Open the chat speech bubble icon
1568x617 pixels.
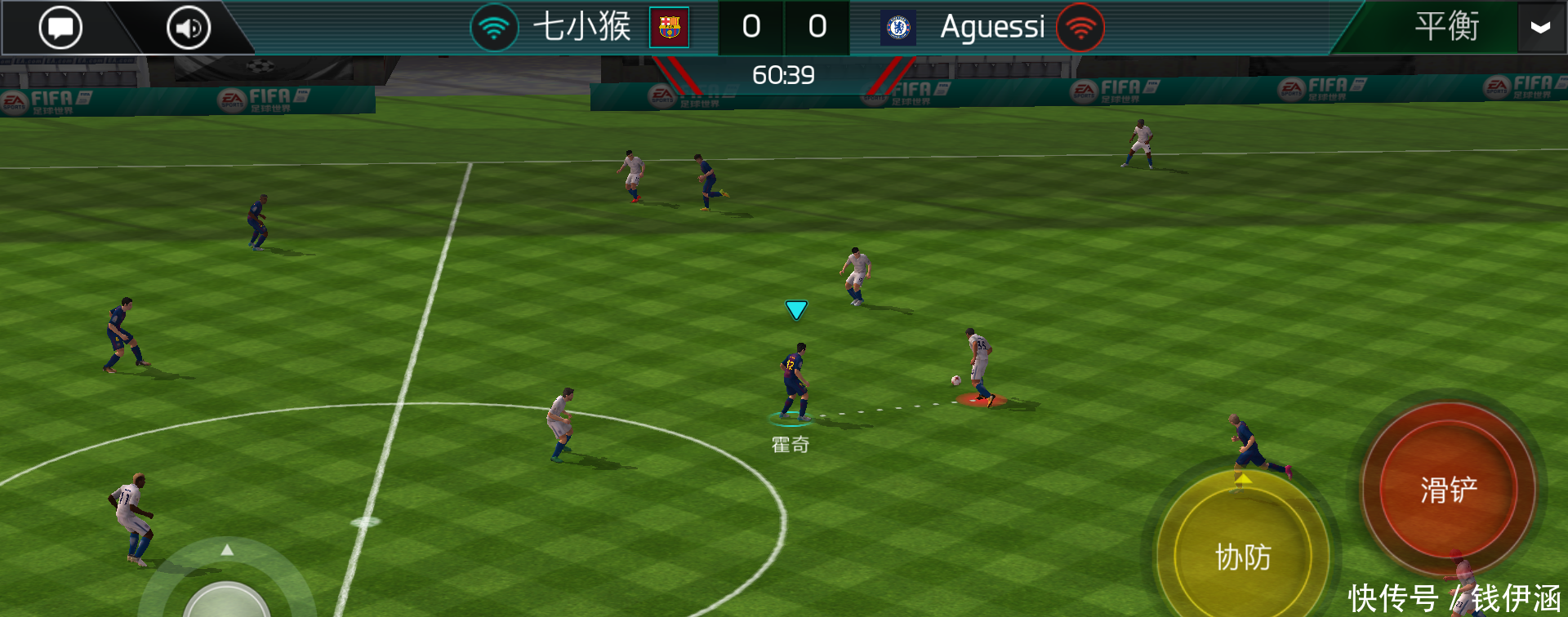coord(60,27)
